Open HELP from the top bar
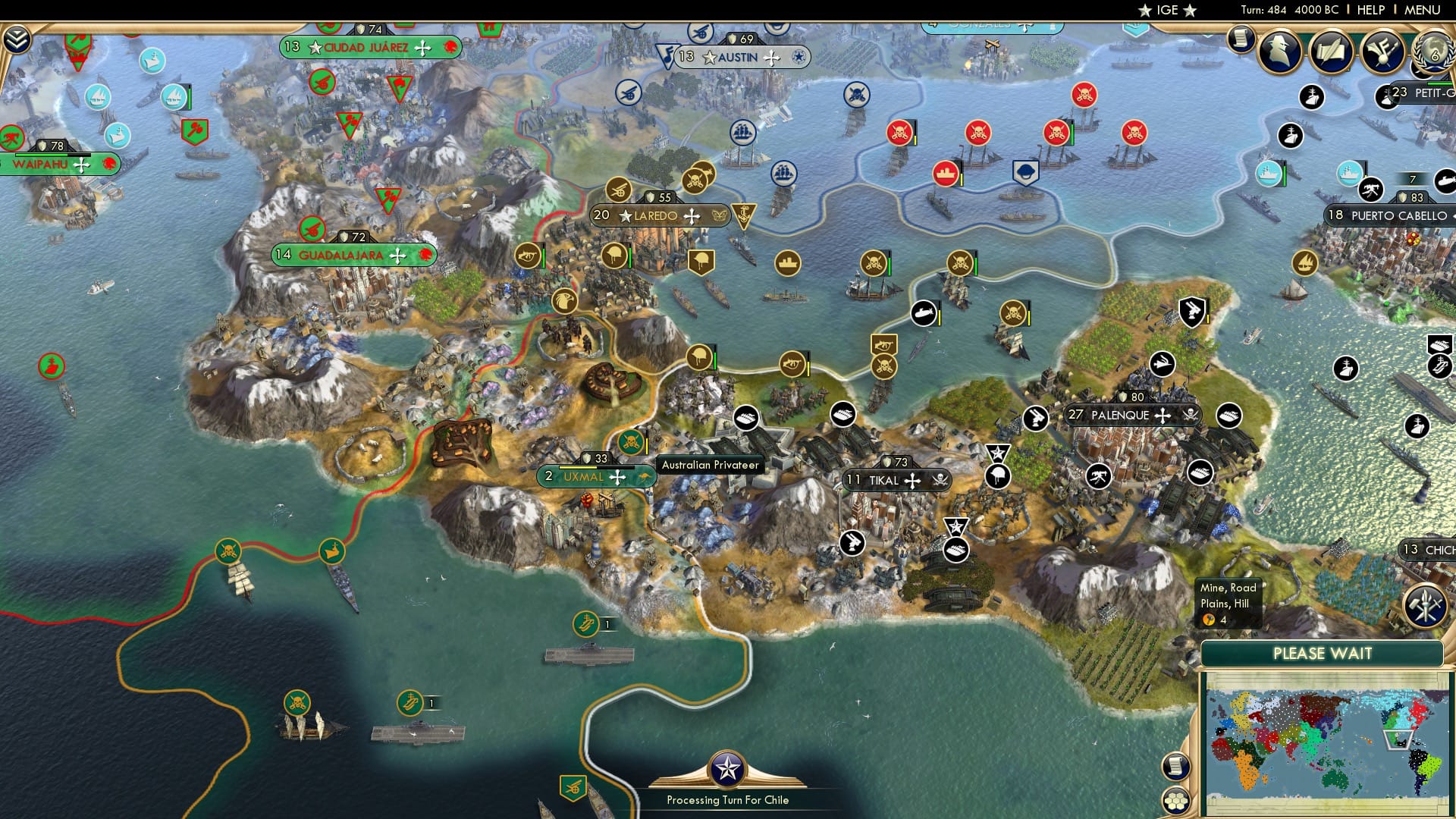Screen dimensions: 1456x819 (1370, 10)
